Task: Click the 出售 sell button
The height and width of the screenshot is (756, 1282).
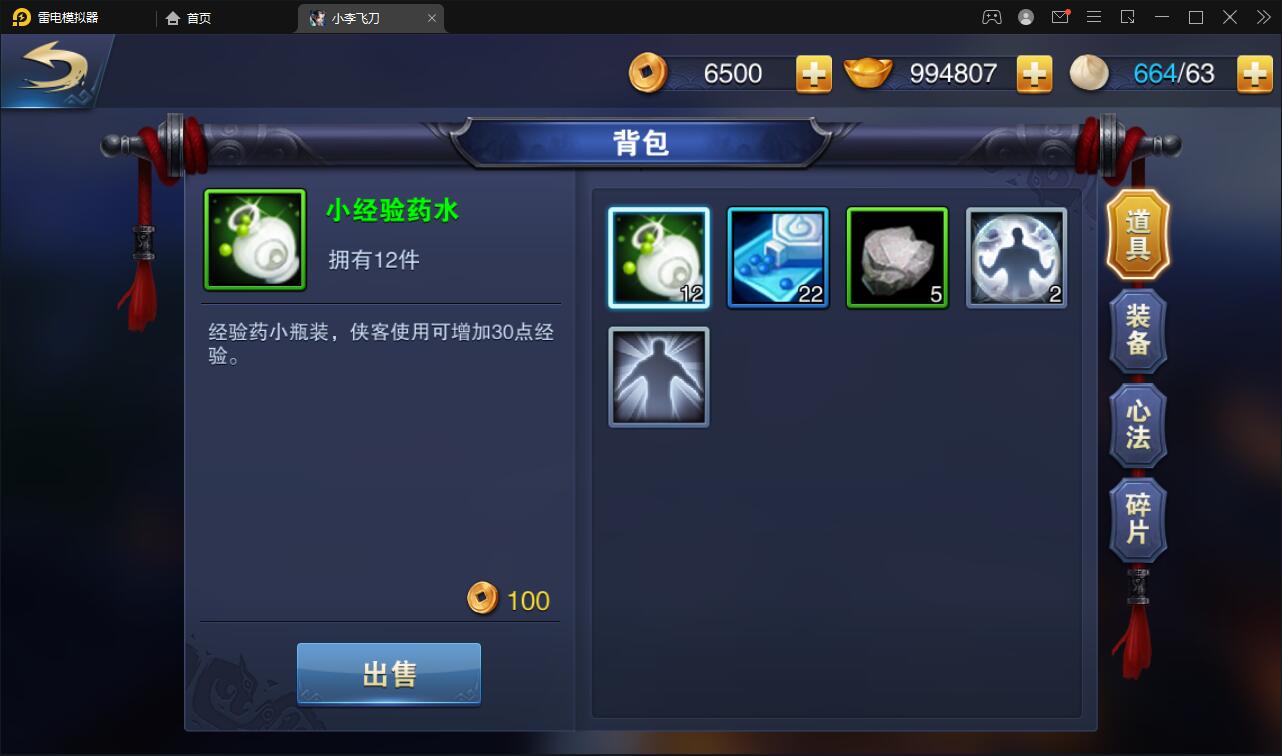Action: [388, 673]
